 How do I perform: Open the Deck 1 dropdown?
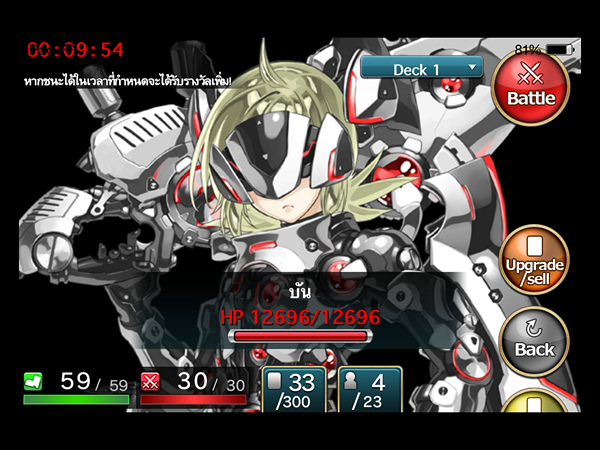tap(422, 69)
